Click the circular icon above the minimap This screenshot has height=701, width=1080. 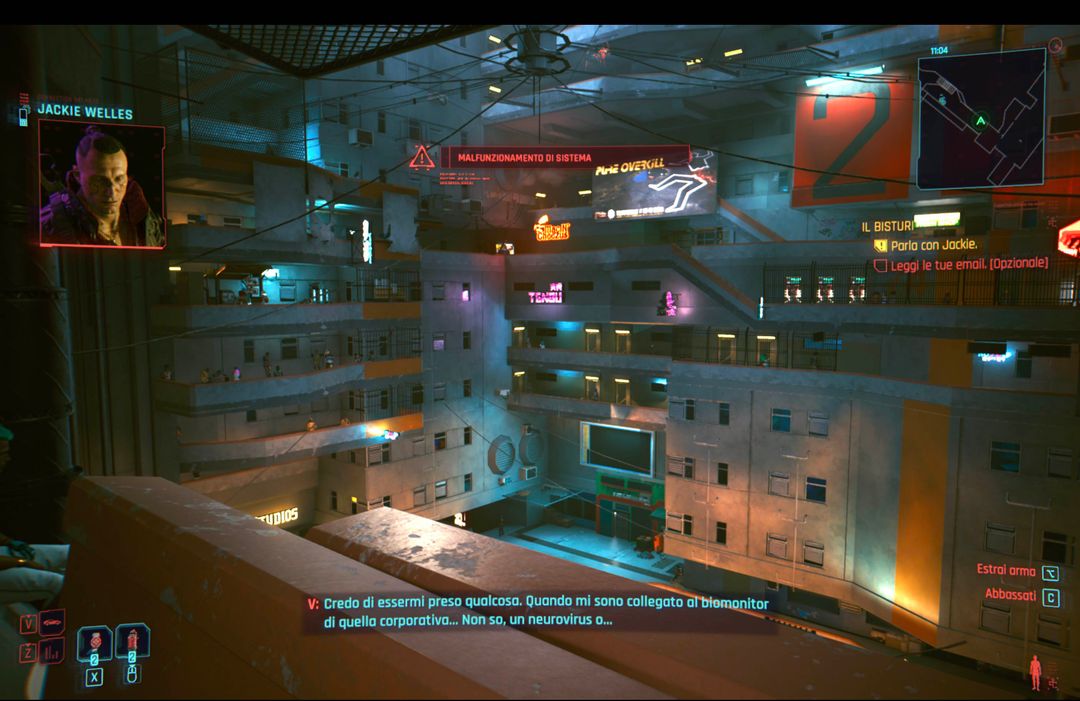(x=1055, y=45)
